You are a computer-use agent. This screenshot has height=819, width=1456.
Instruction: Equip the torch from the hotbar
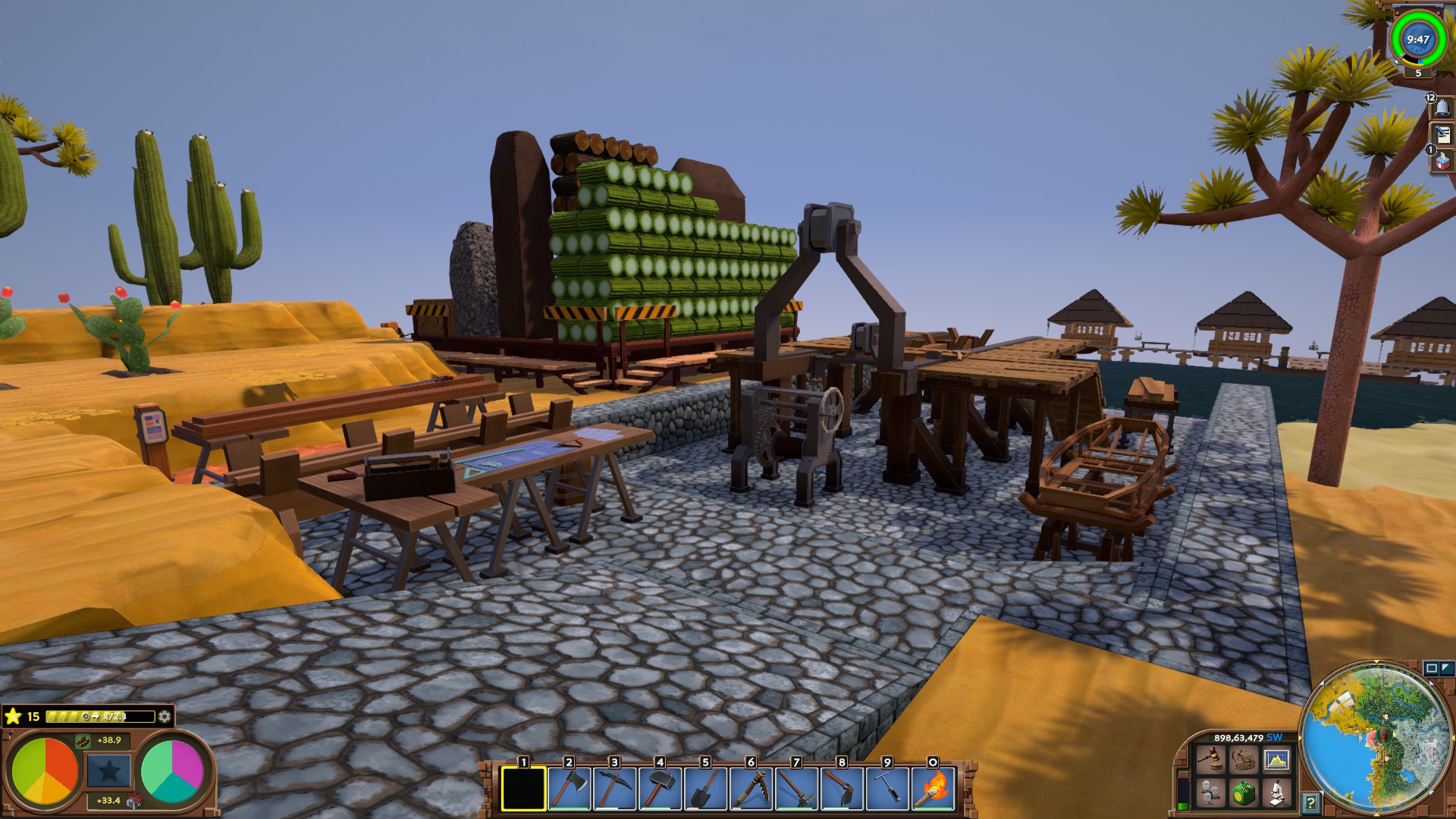(x=933, y=789)
